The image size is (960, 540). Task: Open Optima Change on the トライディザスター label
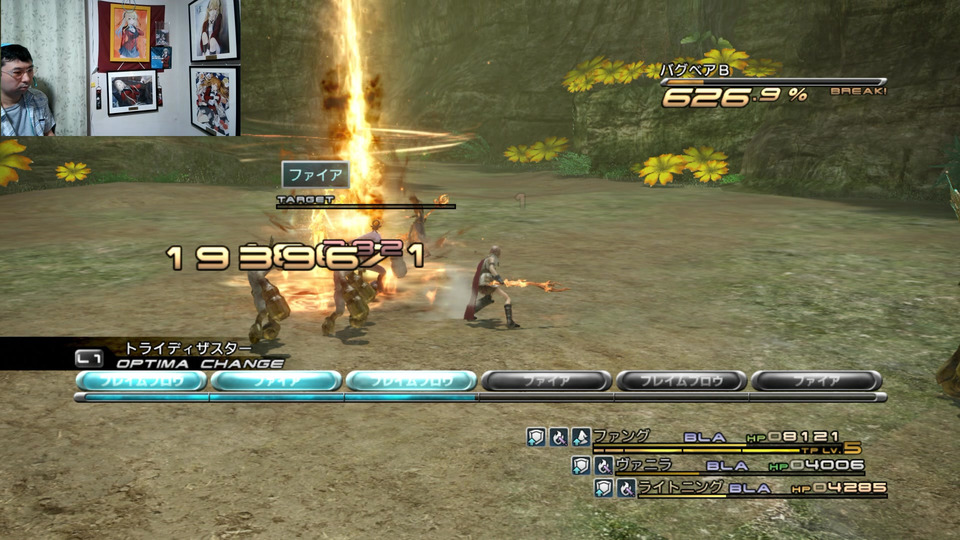tap(188, 348)
